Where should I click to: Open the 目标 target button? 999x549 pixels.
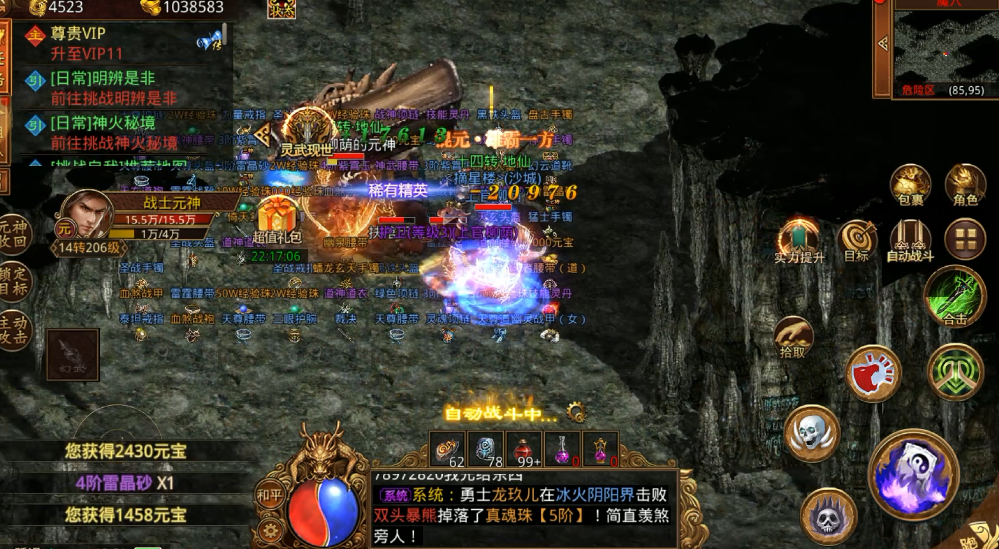point(857,238)
